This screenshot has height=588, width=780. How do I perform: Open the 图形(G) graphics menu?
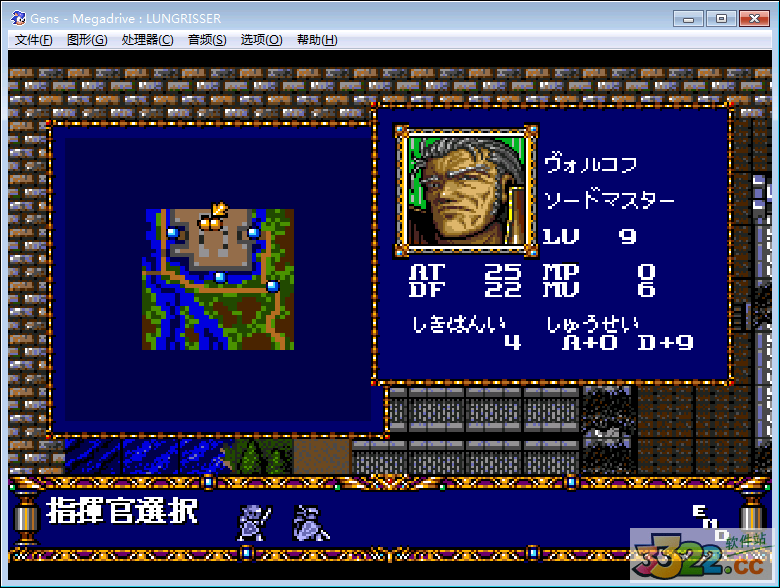click(87, 40)
